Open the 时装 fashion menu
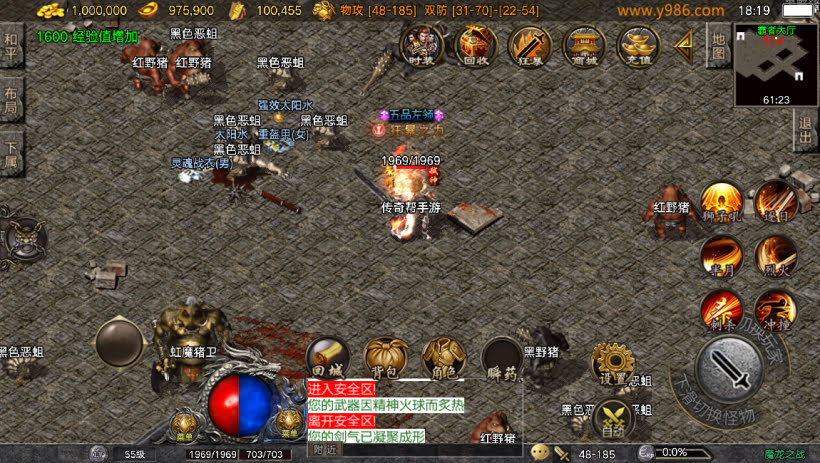This screenshot has height=463, width=820. pyautogui.click(x=422, y=45)
